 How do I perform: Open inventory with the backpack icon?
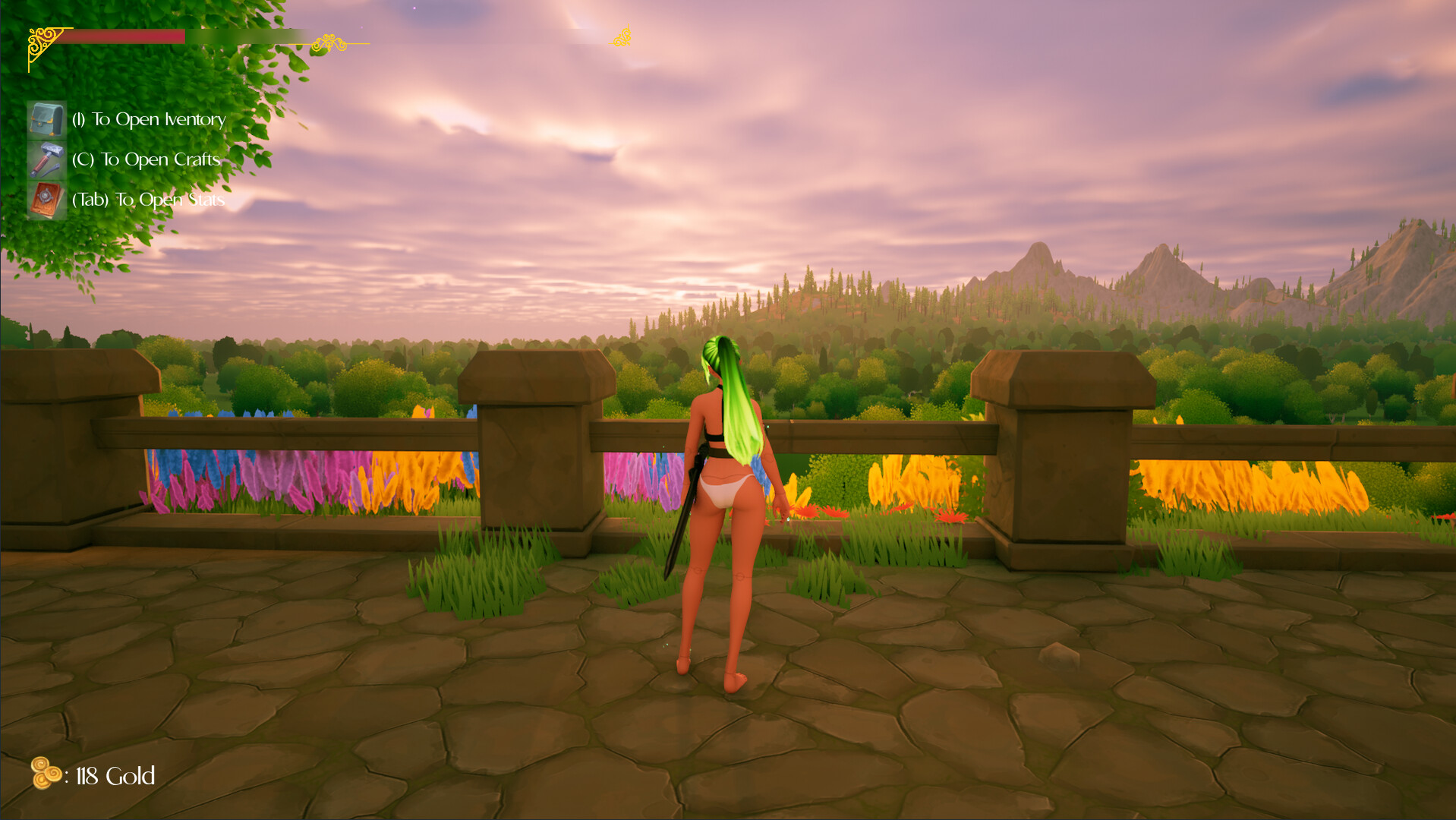tap(46, 119)
